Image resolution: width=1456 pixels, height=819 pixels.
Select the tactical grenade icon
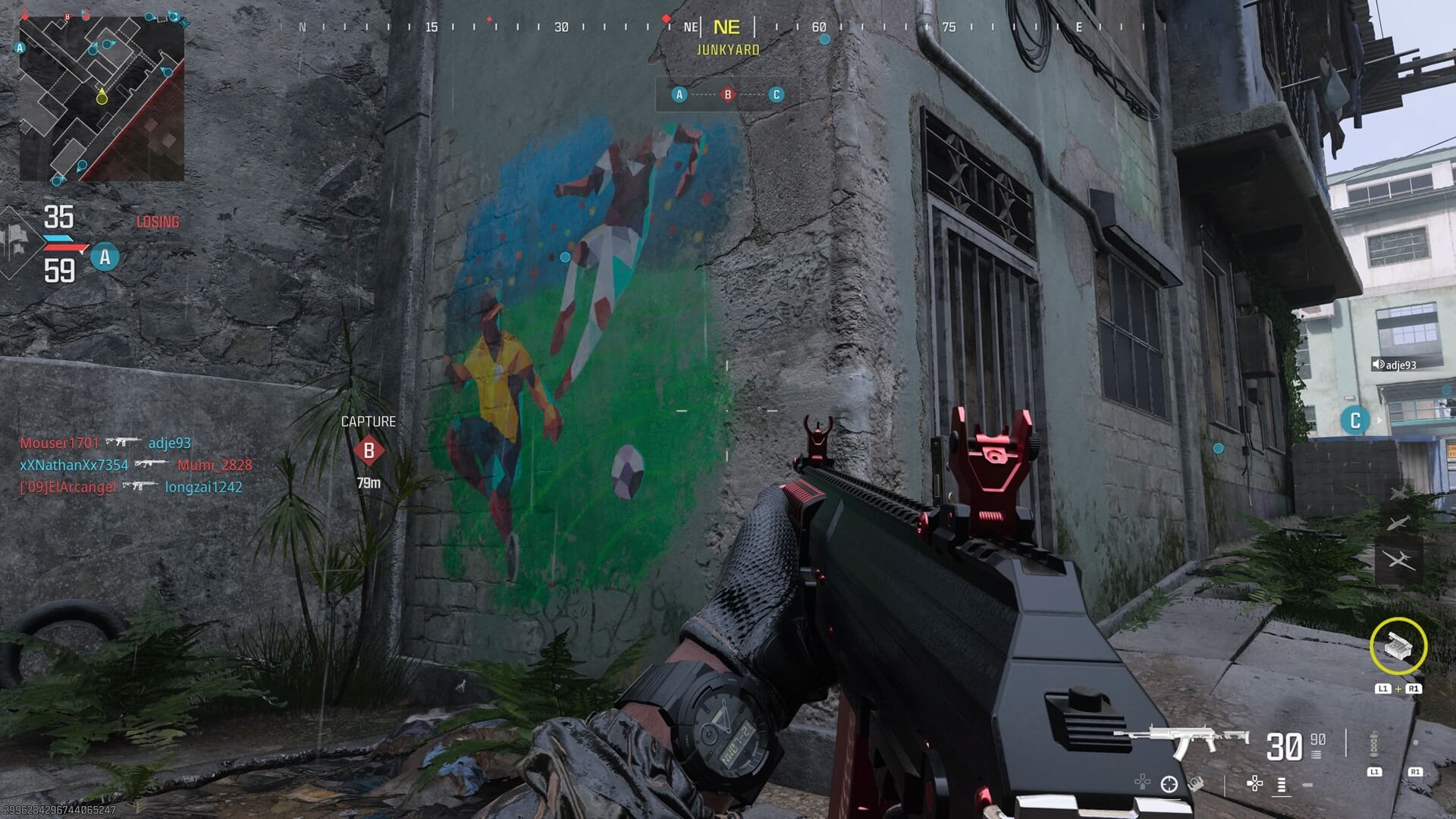coord(1374,745)
